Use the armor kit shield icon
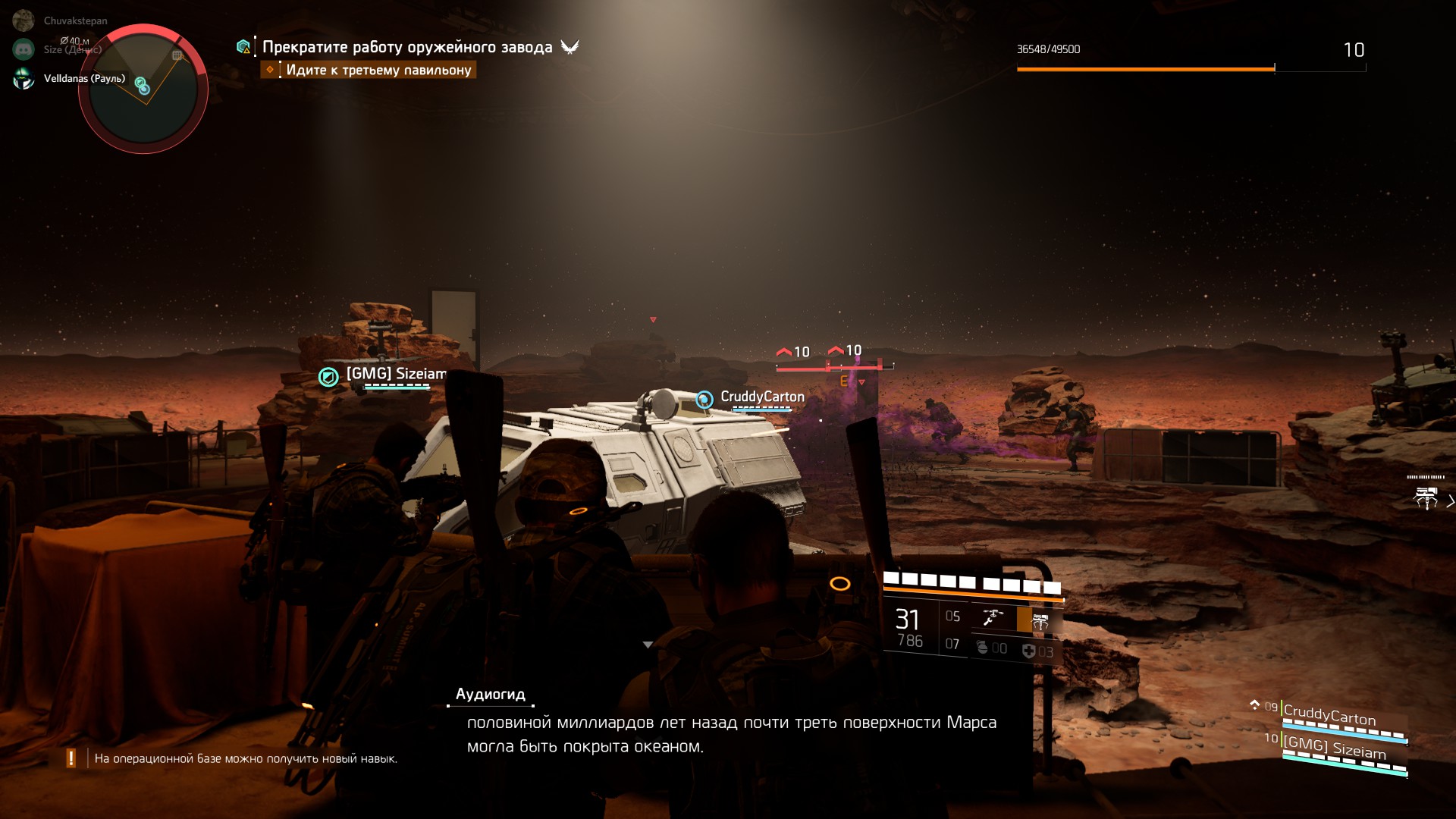This screenshot has height=819, width=1456. [1028, 651]
